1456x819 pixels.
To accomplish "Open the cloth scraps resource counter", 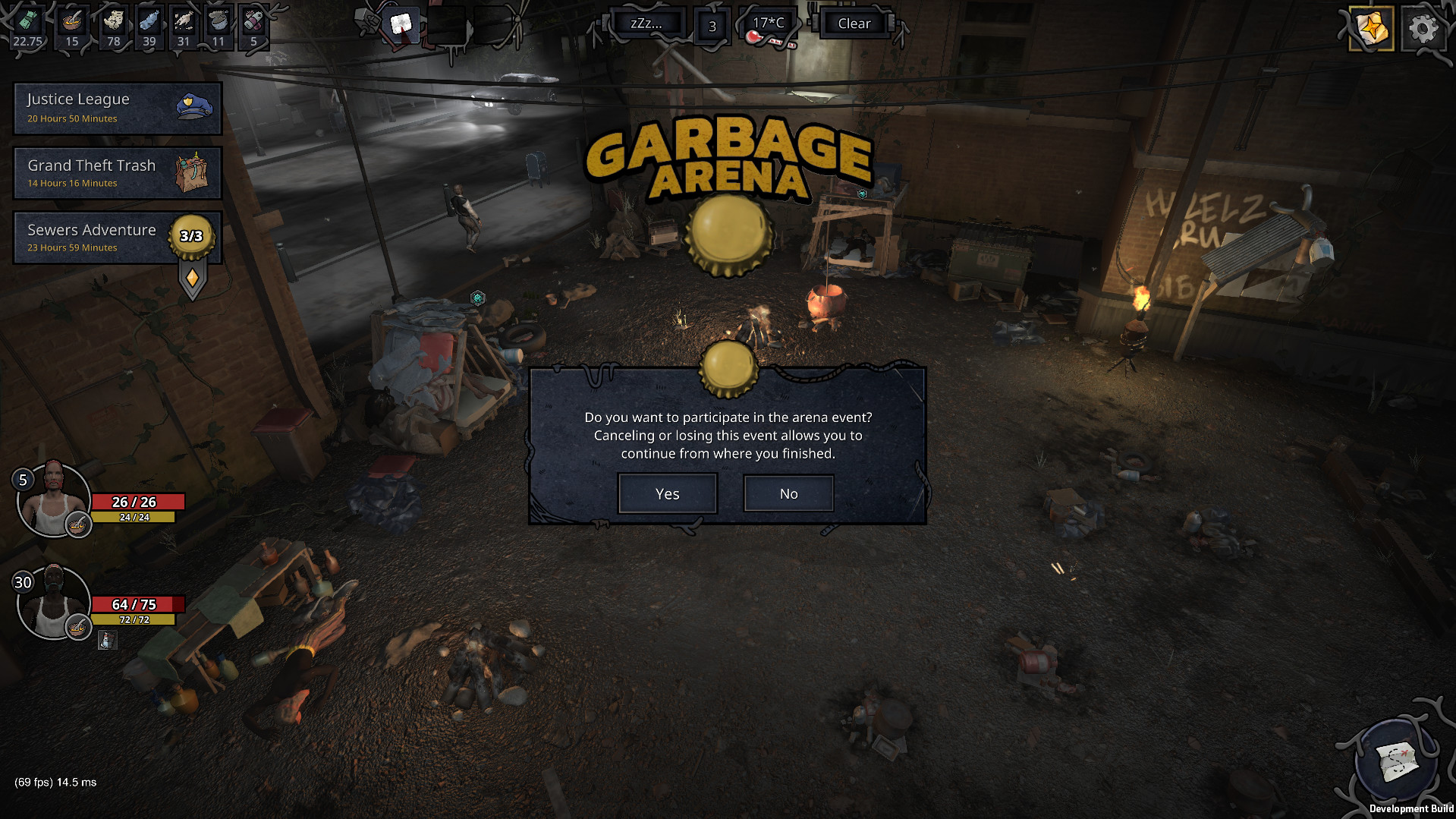I will click(113, 23).
